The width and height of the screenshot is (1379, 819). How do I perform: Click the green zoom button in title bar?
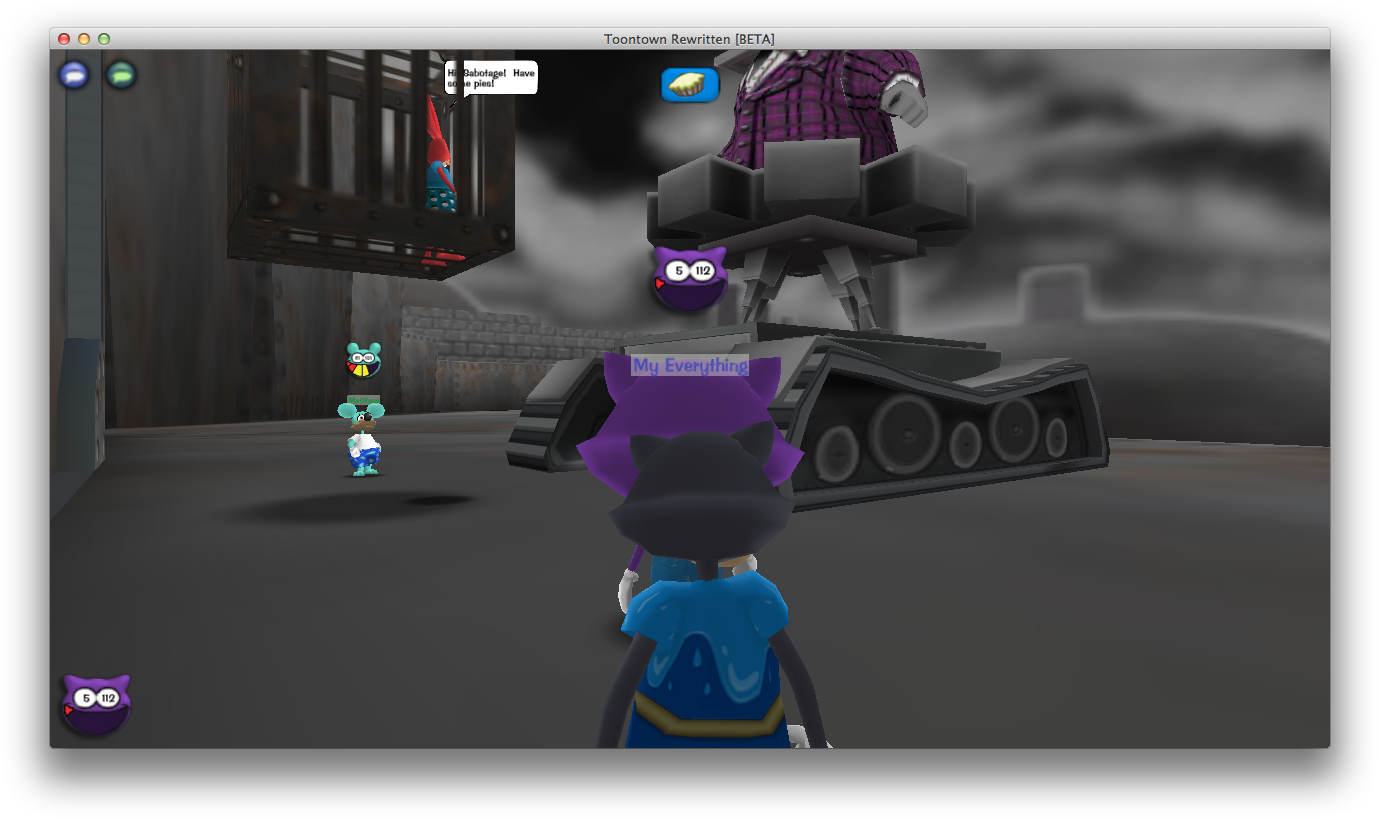103,37
